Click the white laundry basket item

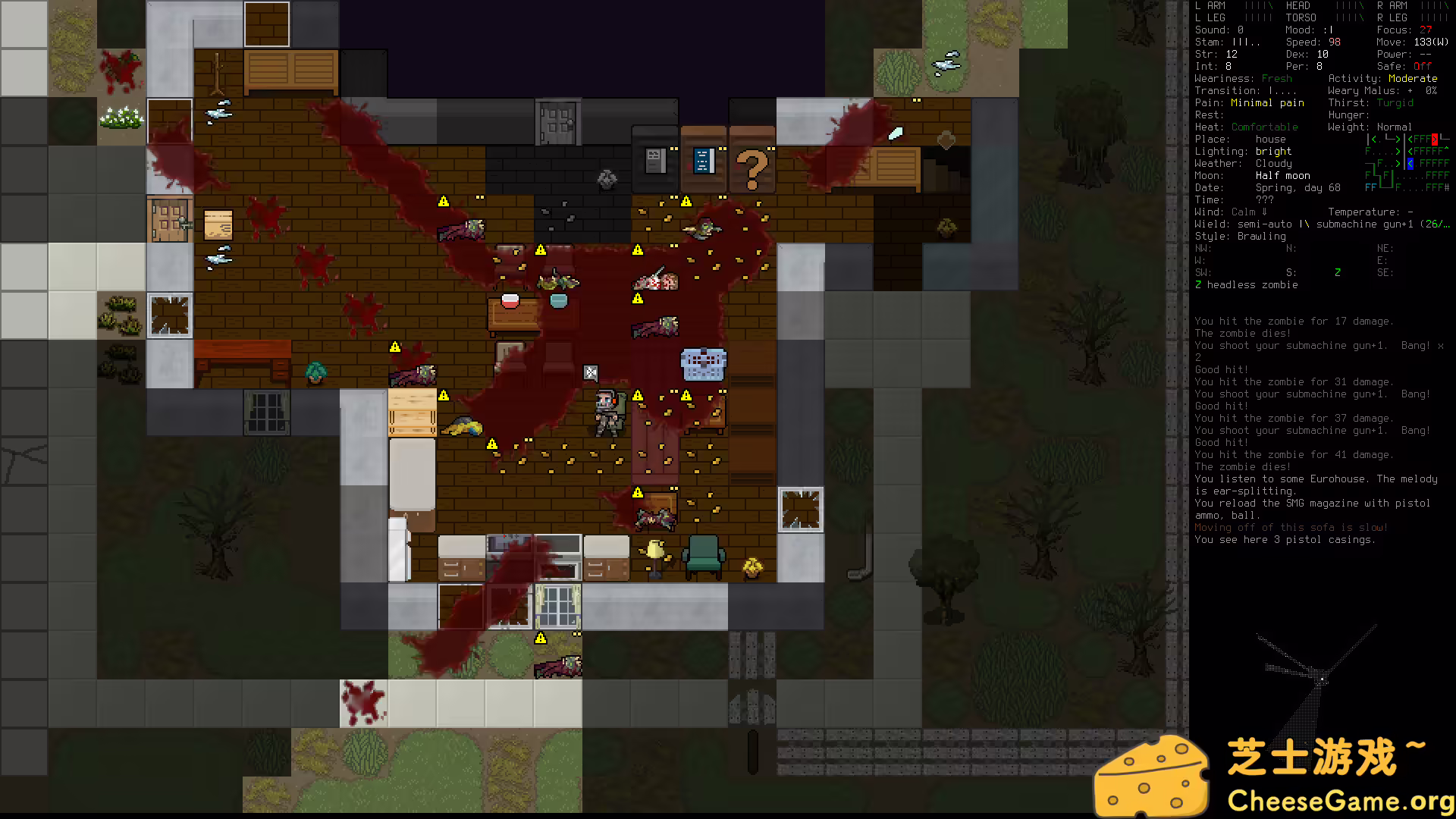pos(705,362)
